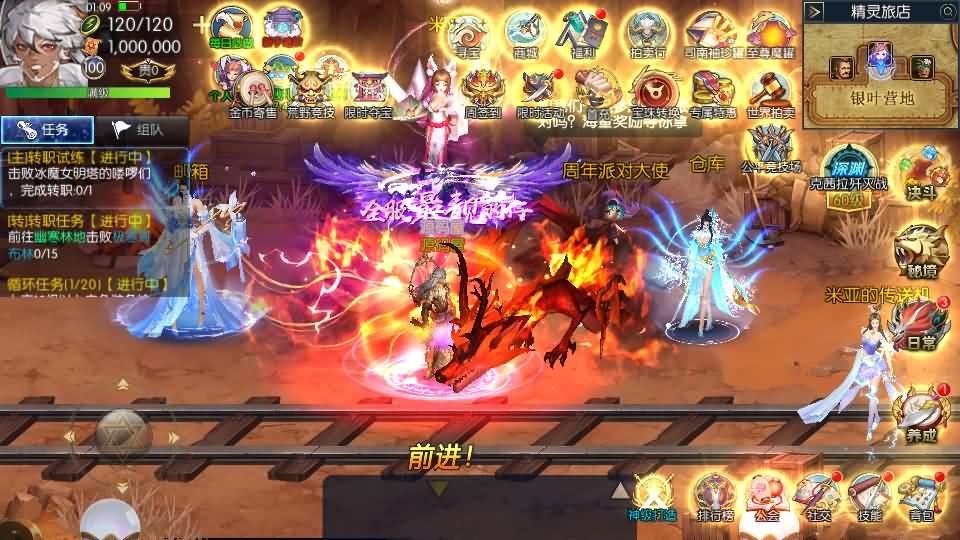
Task: Open the 世界拍卖 world auction
Action: coord(770,91)
